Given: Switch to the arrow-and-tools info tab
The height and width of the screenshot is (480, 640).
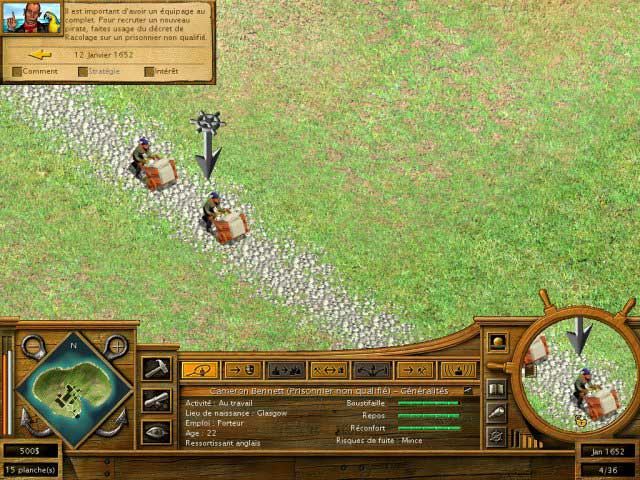Looking at the screenshot, I should coord(415,370).
